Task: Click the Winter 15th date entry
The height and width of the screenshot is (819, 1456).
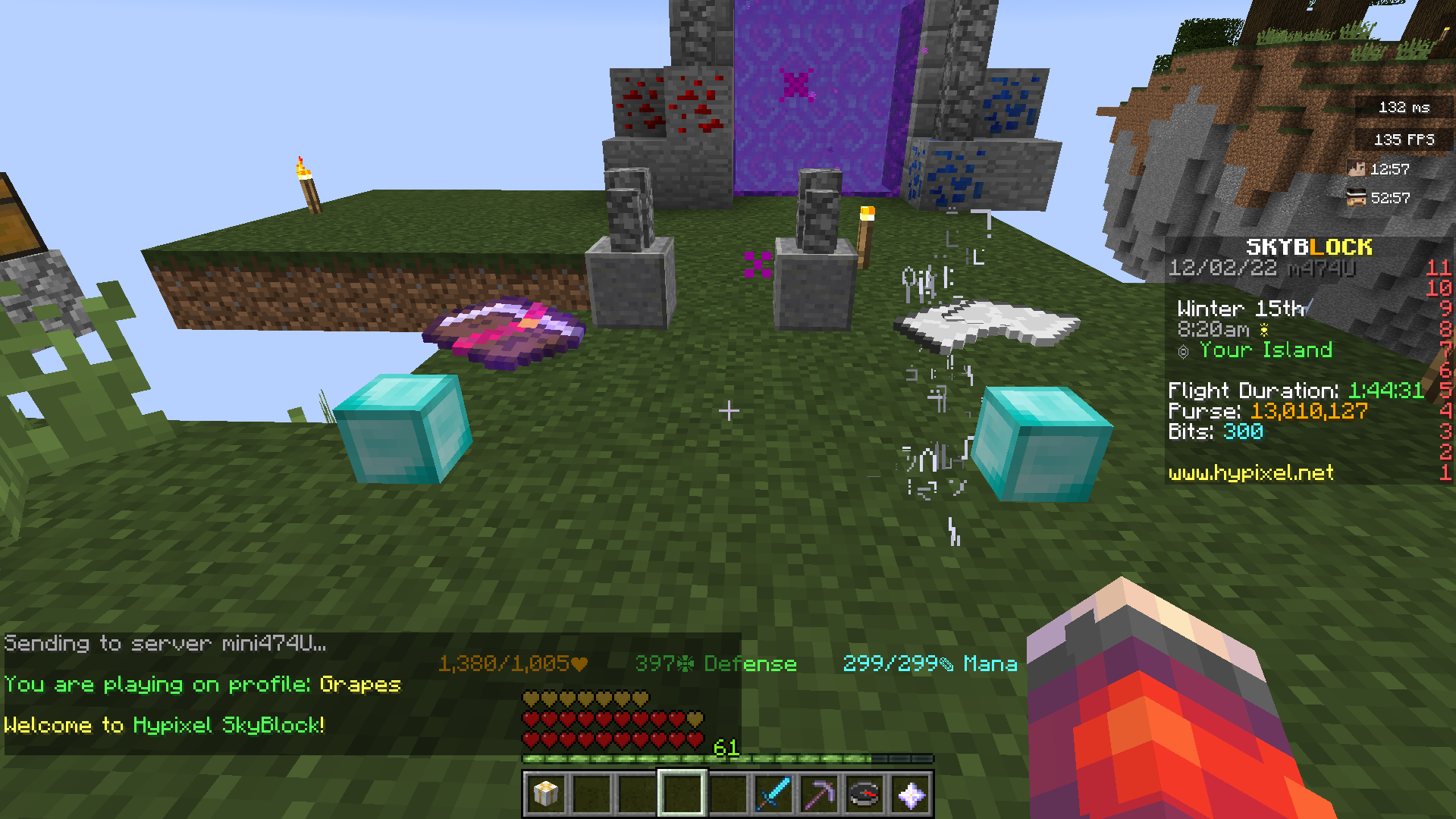Action: [x=1241, y=308]
